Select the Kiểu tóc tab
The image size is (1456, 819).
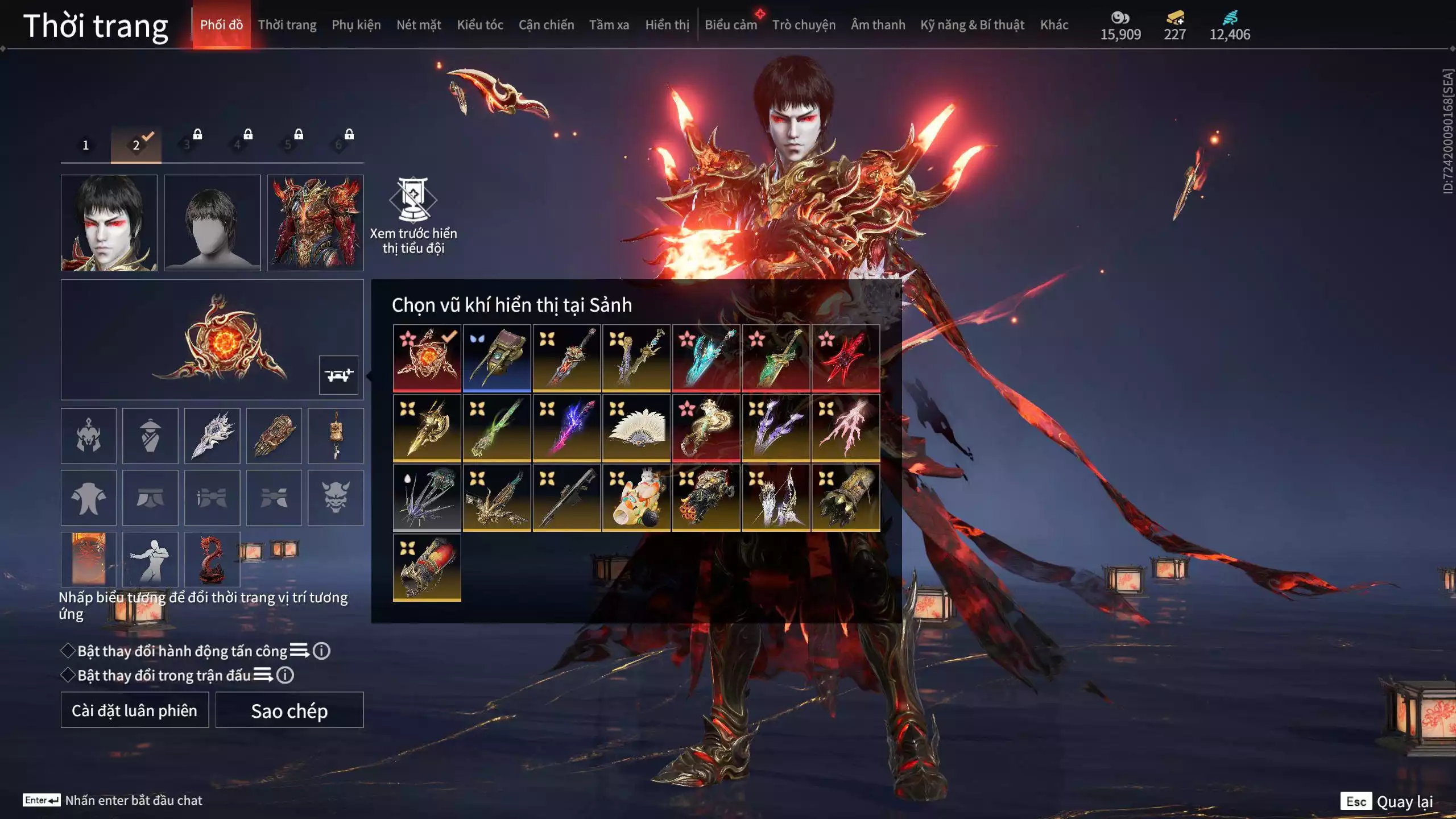(x=480, y=25)
